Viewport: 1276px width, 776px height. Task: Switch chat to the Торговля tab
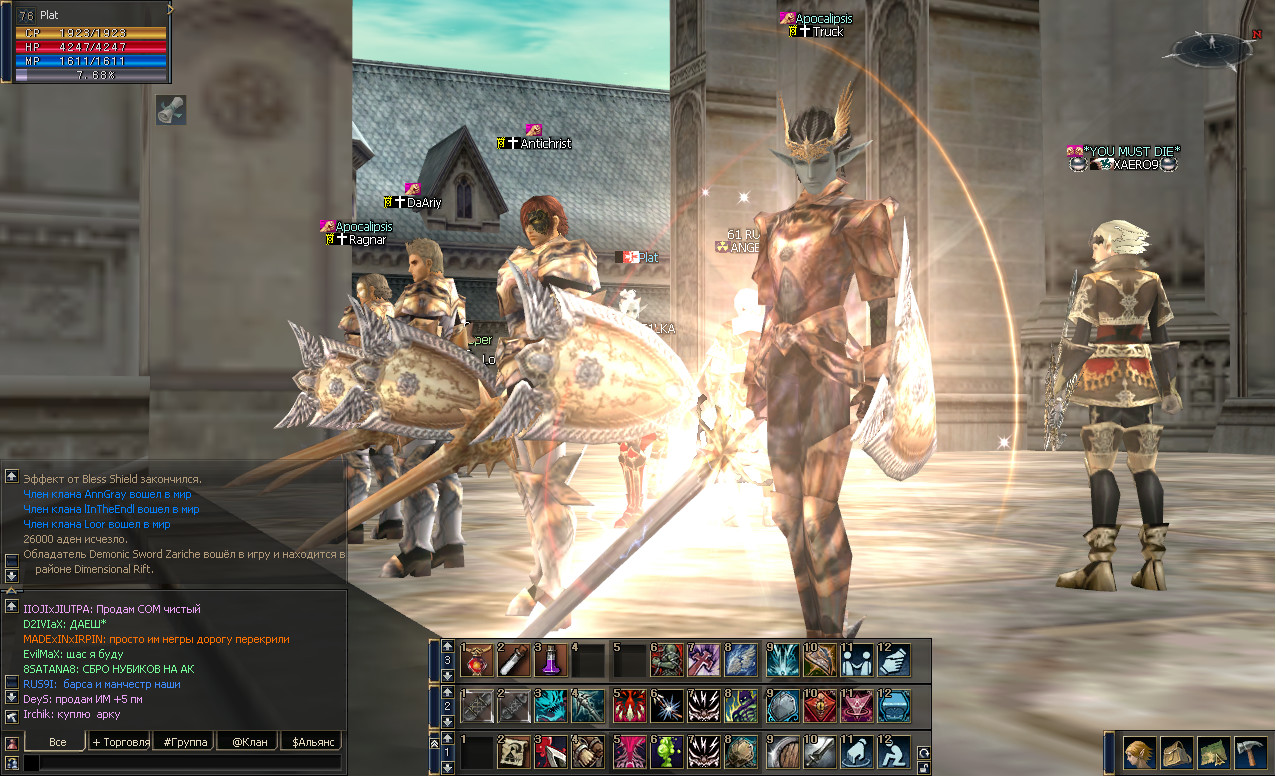(x=120, y=742)
